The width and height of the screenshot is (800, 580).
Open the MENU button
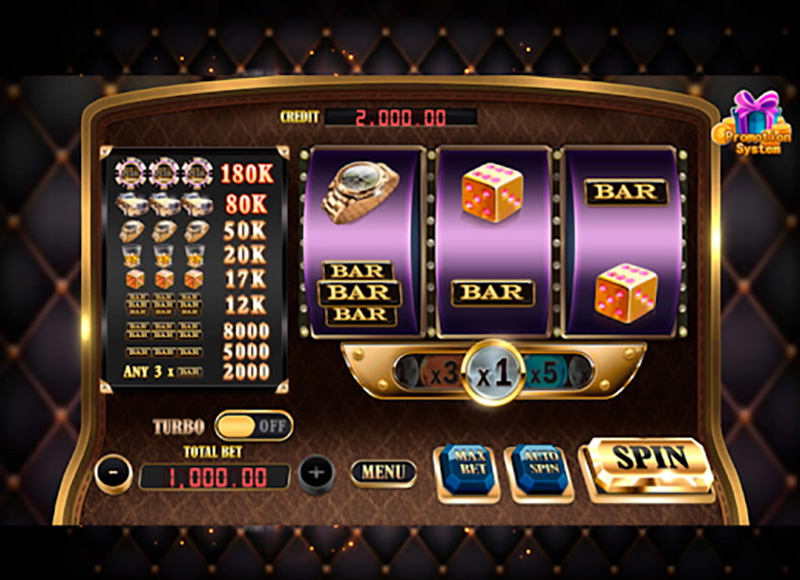coord(383,472)
